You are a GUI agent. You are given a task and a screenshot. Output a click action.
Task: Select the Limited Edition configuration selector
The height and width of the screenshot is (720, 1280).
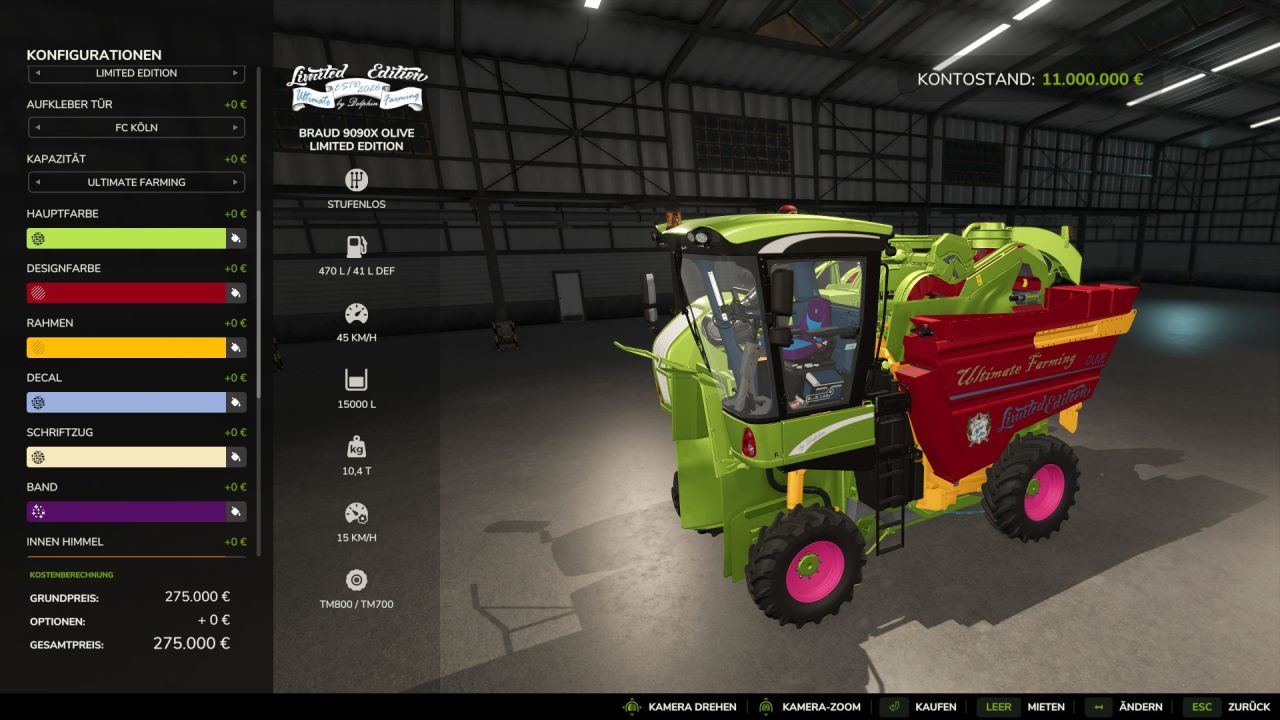[137, 73]
